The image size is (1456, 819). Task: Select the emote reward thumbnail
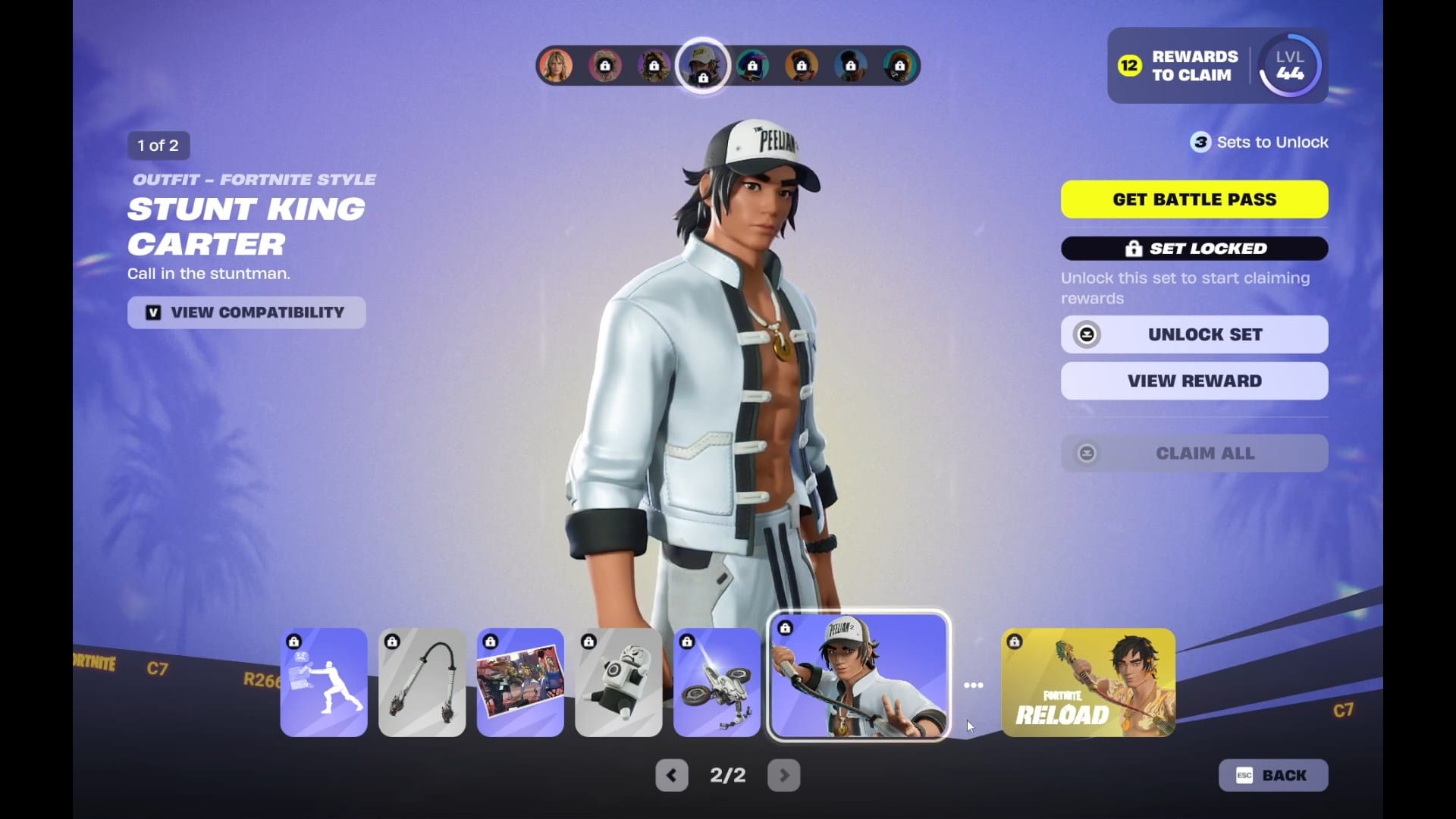click(x=324, y=682)
